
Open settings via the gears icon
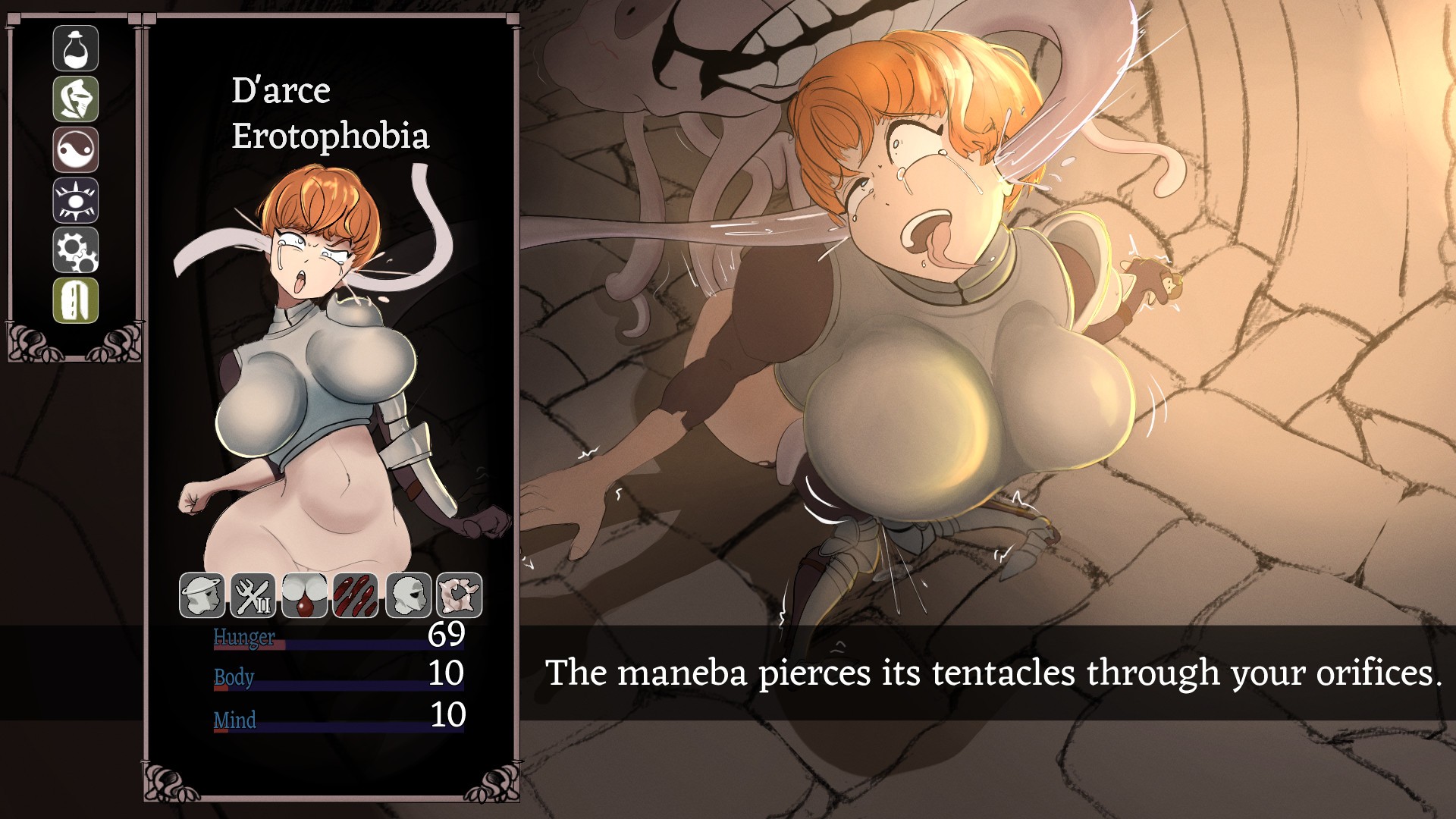click(x=76, y=250)
